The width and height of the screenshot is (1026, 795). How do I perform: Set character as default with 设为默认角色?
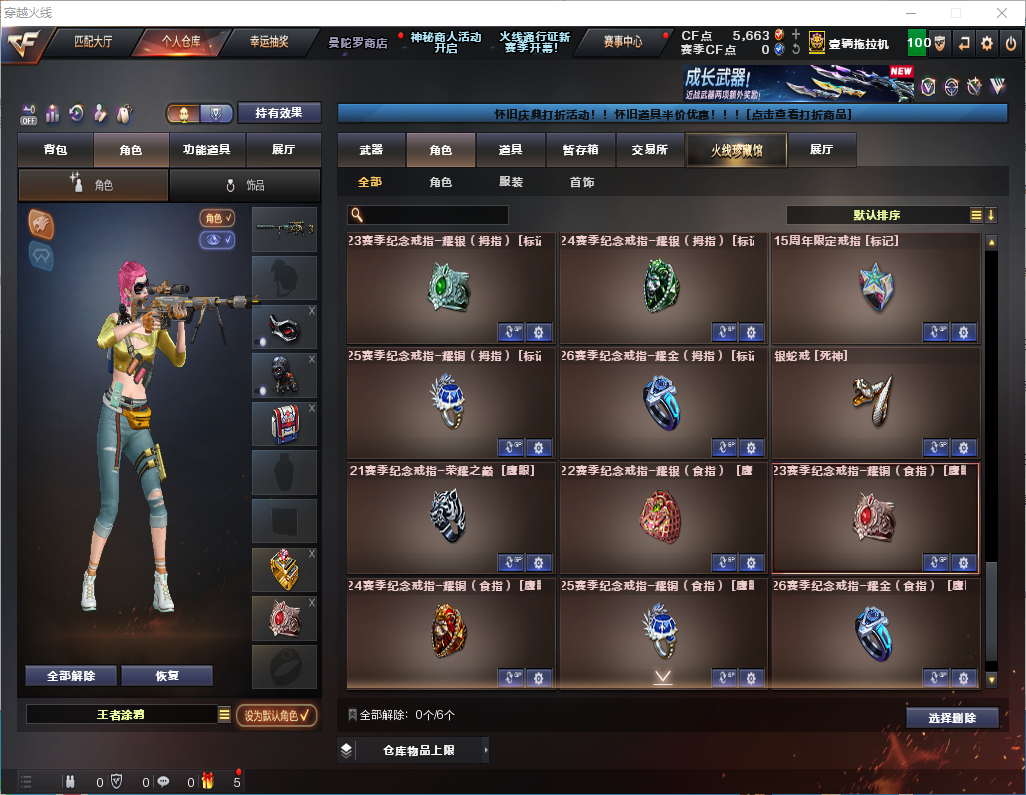tap(277, 715)
